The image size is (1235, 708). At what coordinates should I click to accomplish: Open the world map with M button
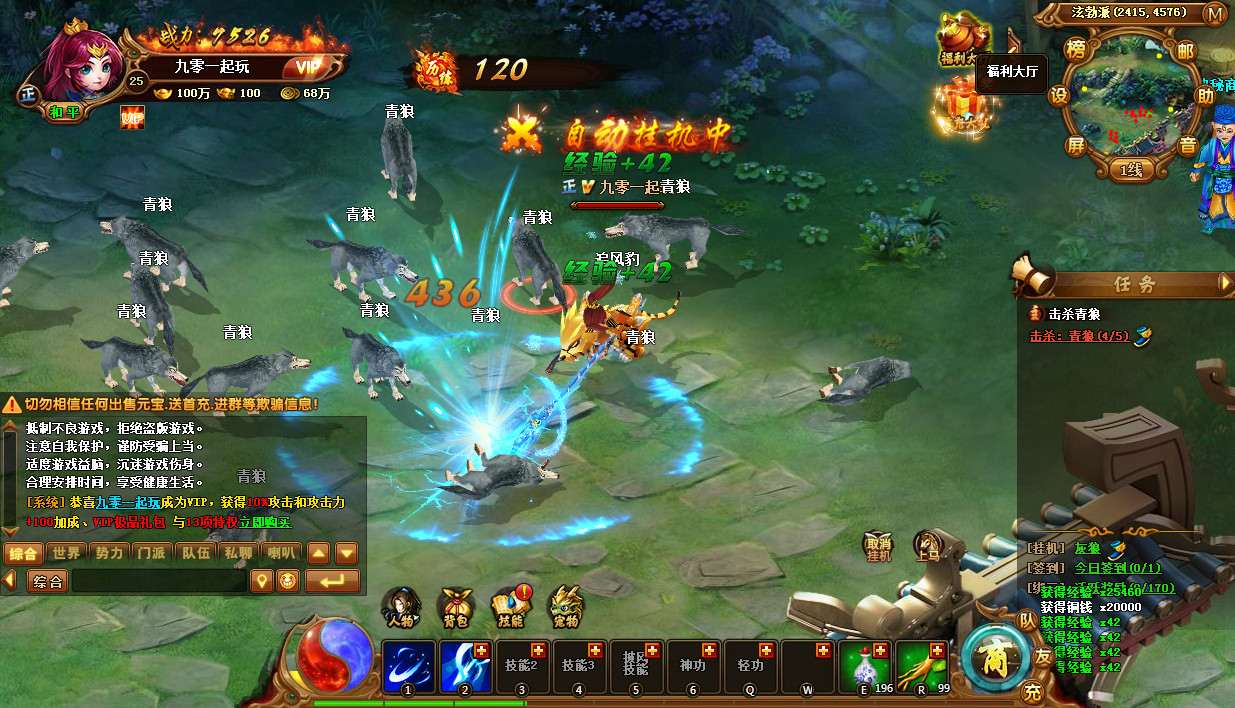tap(1215, 14)
